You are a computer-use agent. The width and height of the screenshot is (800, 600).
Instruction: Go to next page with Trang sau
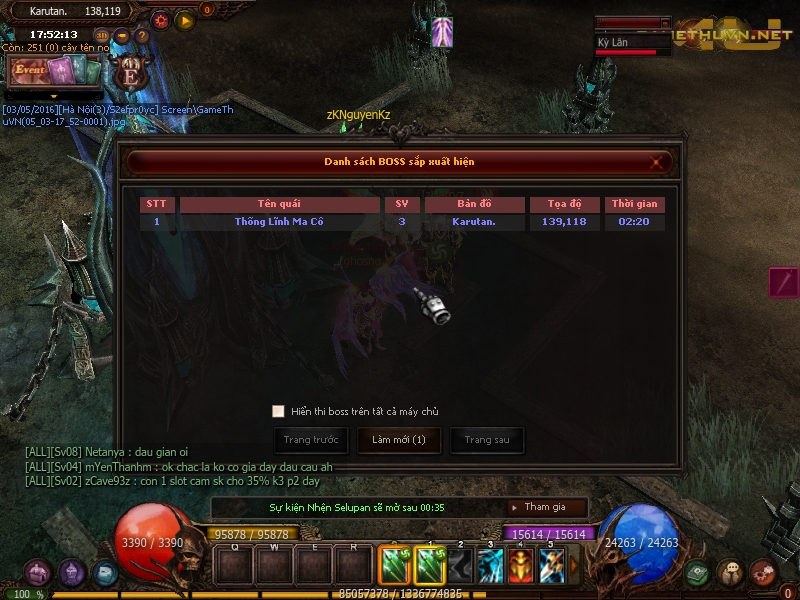(x=487, y=440)
